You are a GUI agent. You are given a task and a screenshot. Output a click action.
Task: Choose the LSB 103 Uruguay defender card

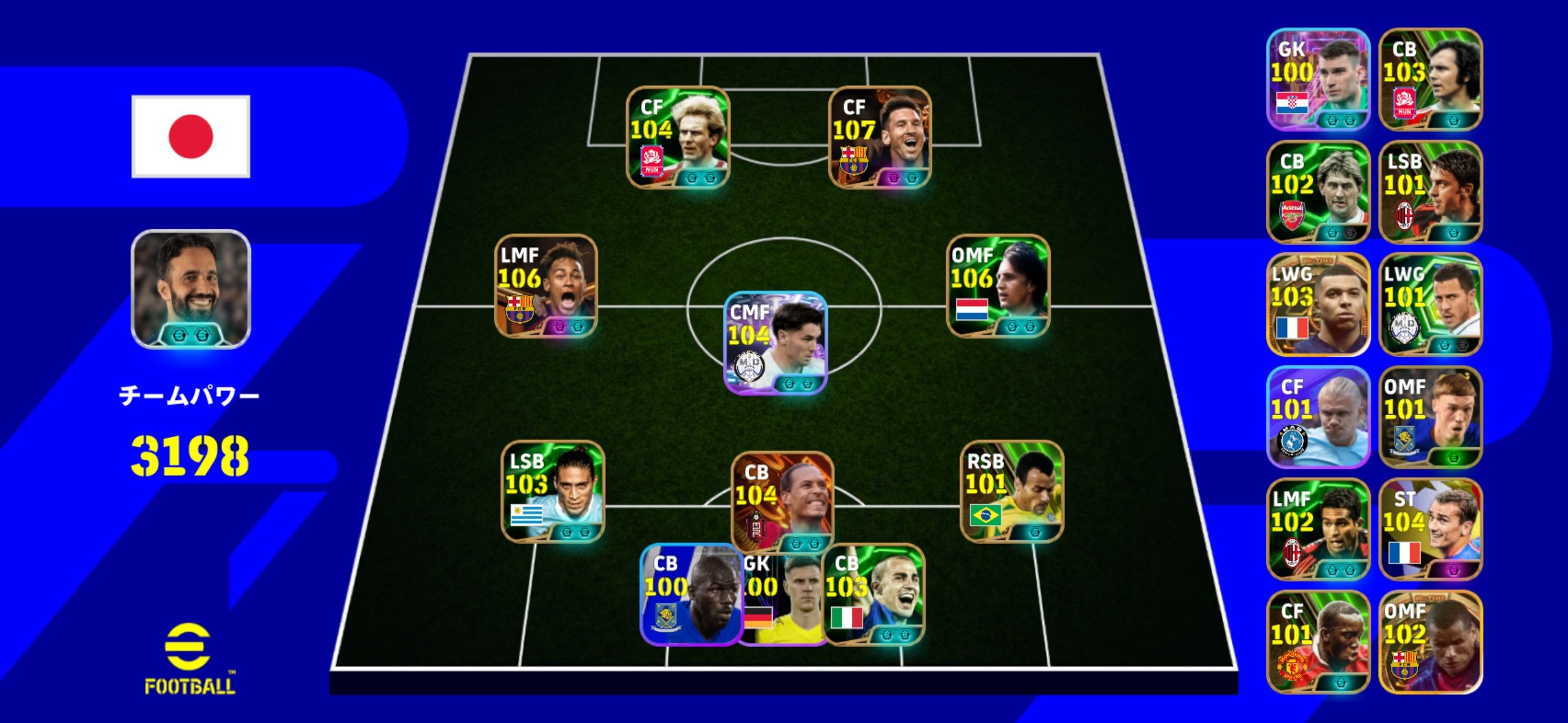click(x=553, y=492)
